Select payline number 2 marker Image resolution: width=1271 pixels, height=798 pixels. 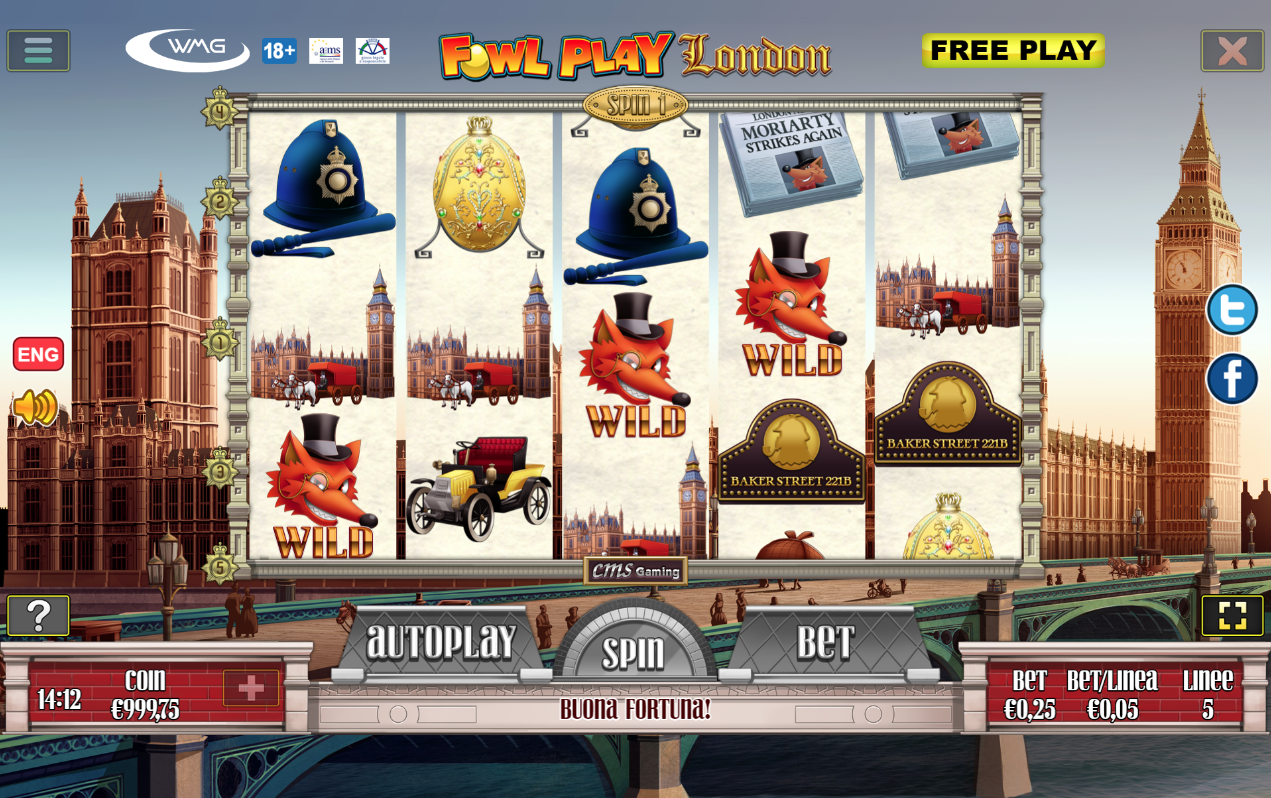click(219, 200)
